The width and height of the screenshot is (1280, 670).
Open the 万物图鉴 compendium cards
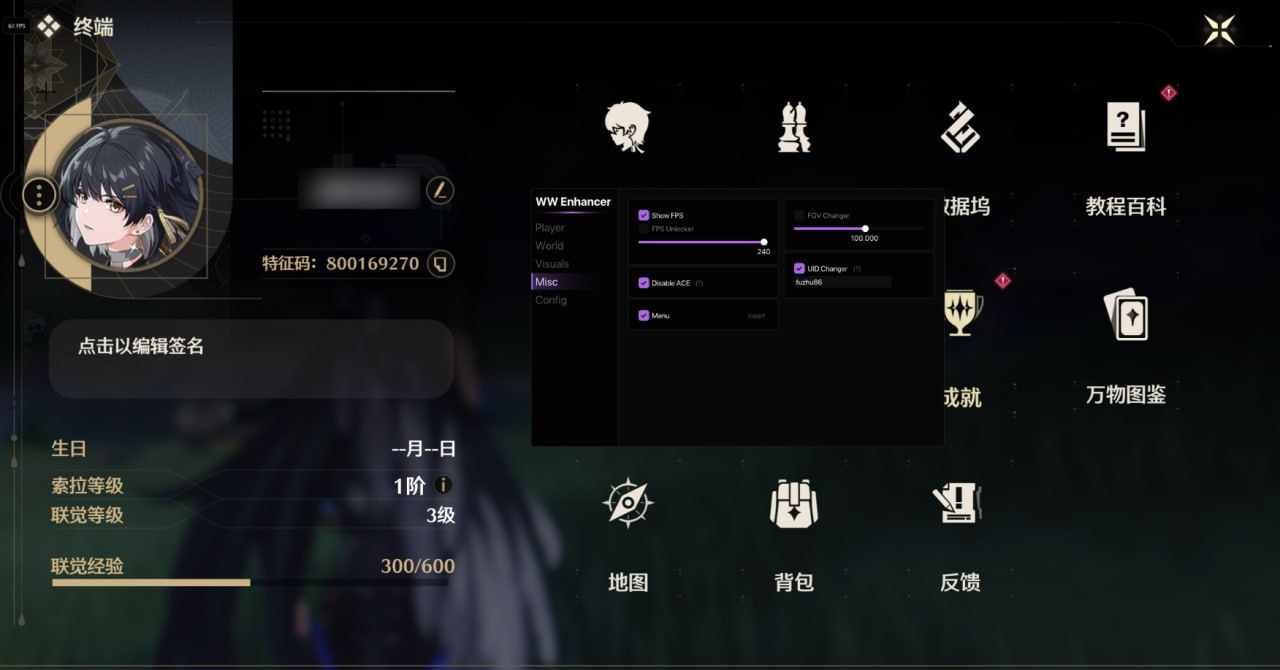[x=1126, y=314]
